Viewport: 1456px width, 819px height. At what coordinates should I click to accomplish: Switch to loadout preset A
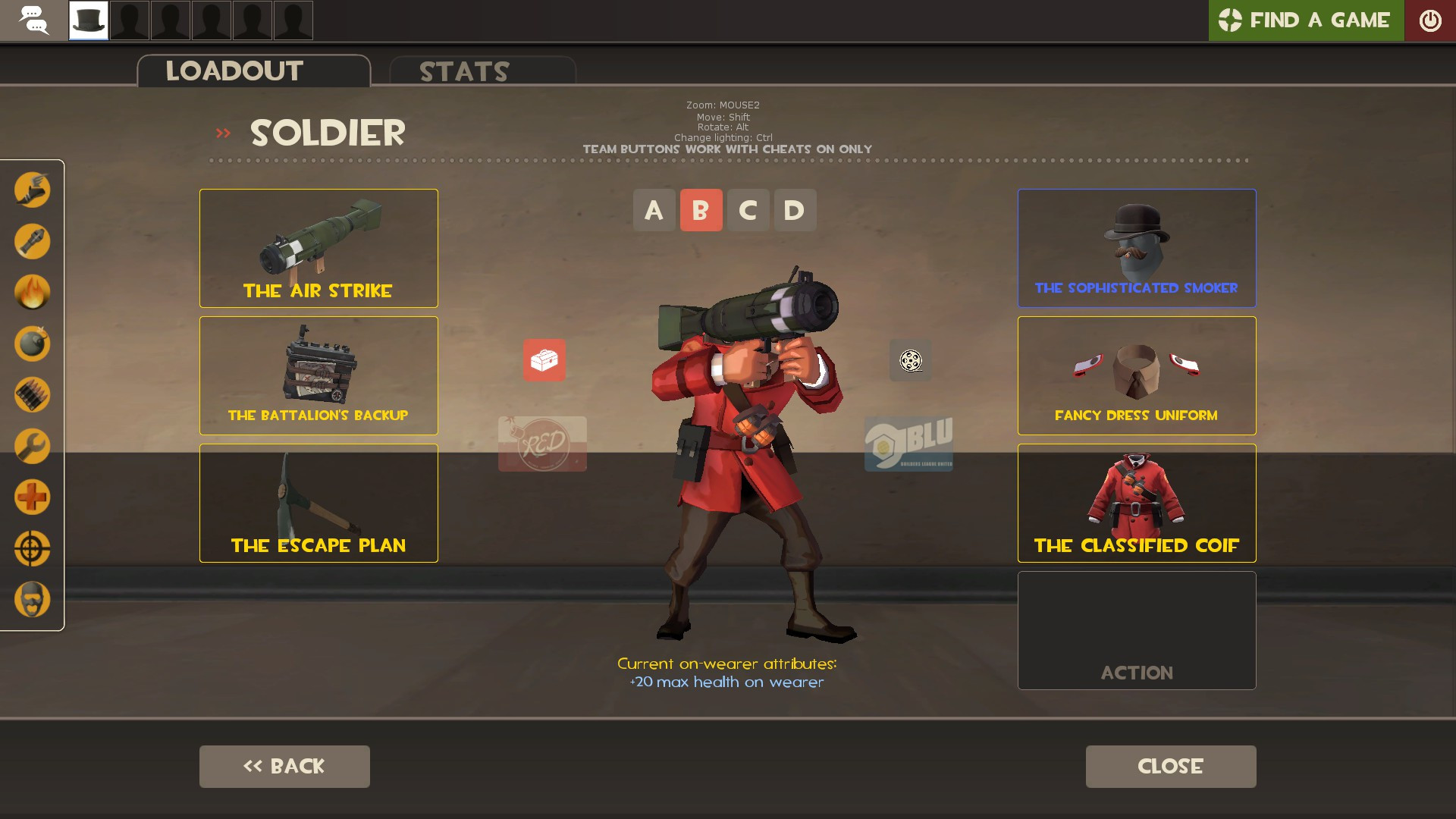pyautogui.click(x=654, y=210)
